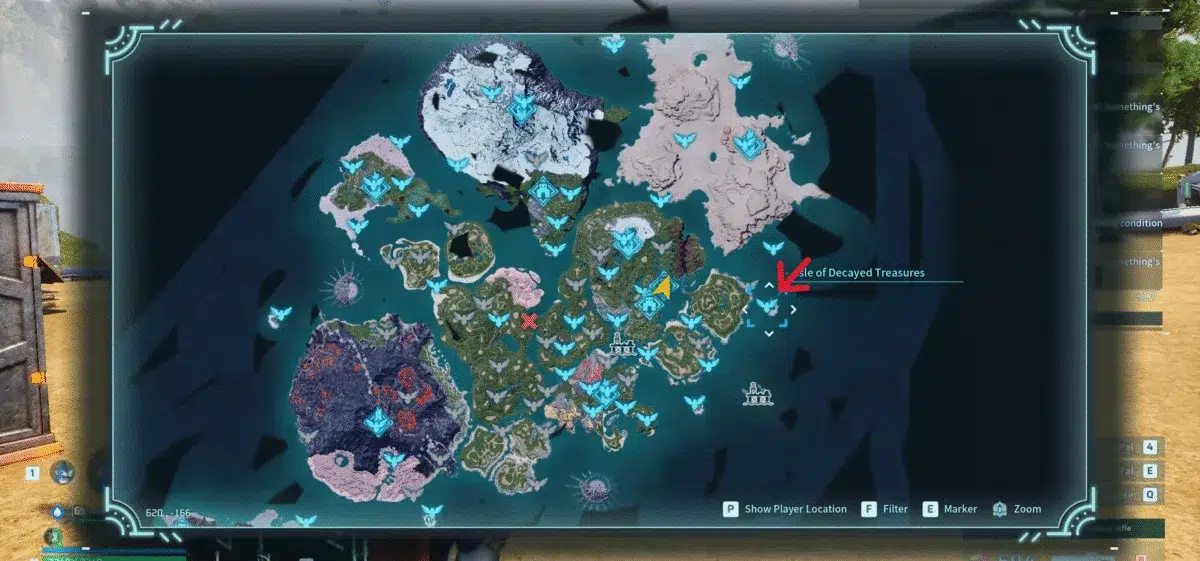The height and width of the screenshot is (561, 1200).
Task: Click the red X custom map marker
Action: click(x=529, y=320)
